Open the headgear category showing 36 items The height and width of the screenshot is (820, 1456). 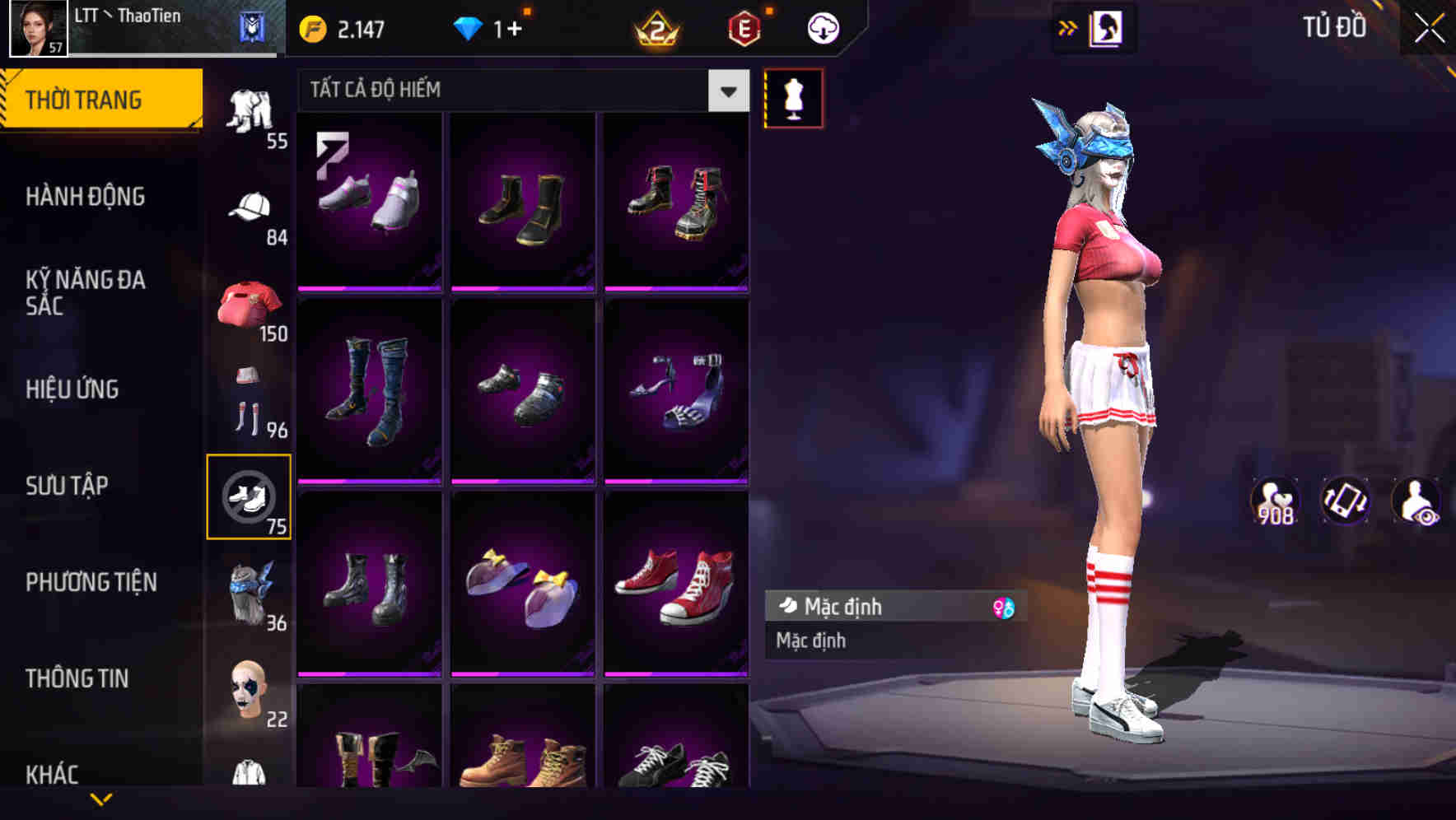coord(251,589)
